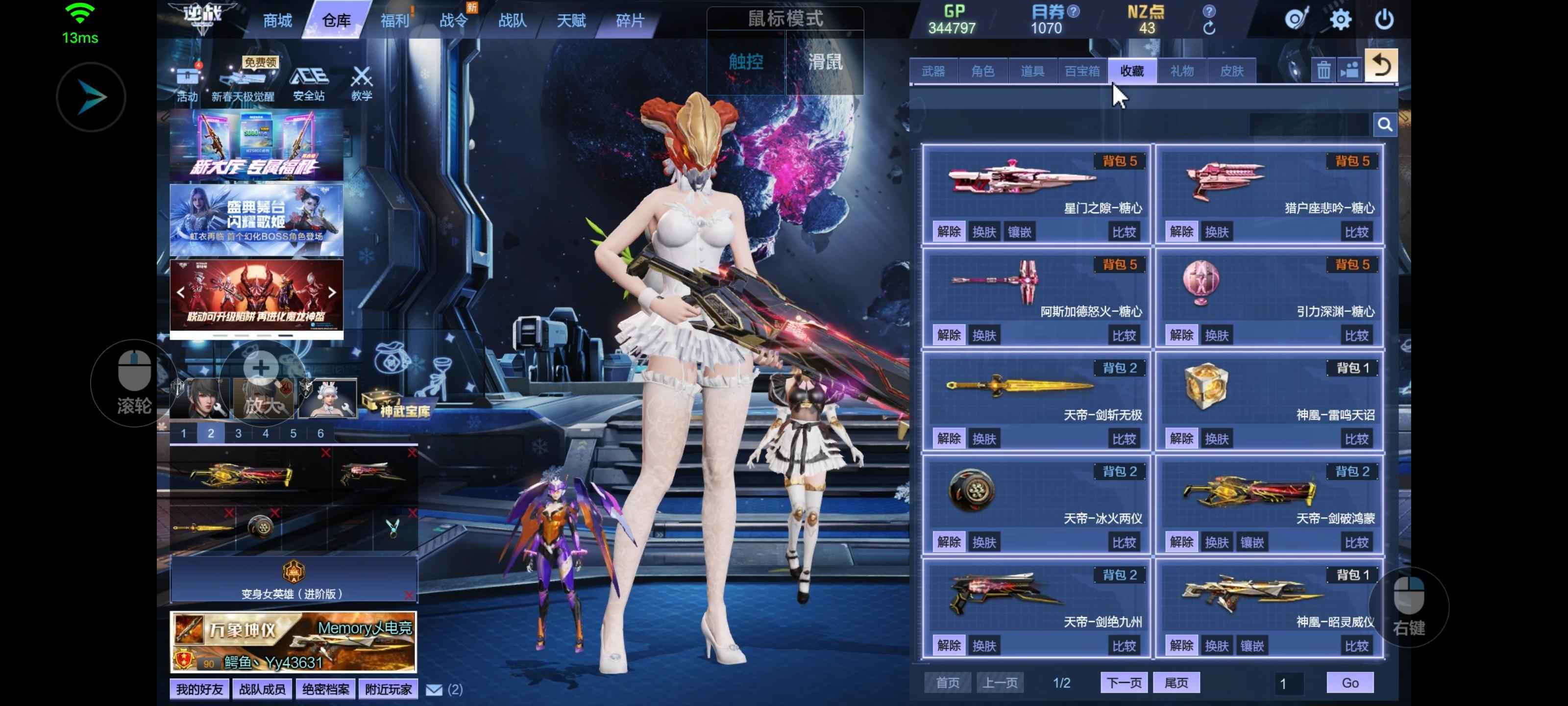Jump to the 尾页 last page
The height and width of the screenshot is (706, 1568).
(1176, 683)
